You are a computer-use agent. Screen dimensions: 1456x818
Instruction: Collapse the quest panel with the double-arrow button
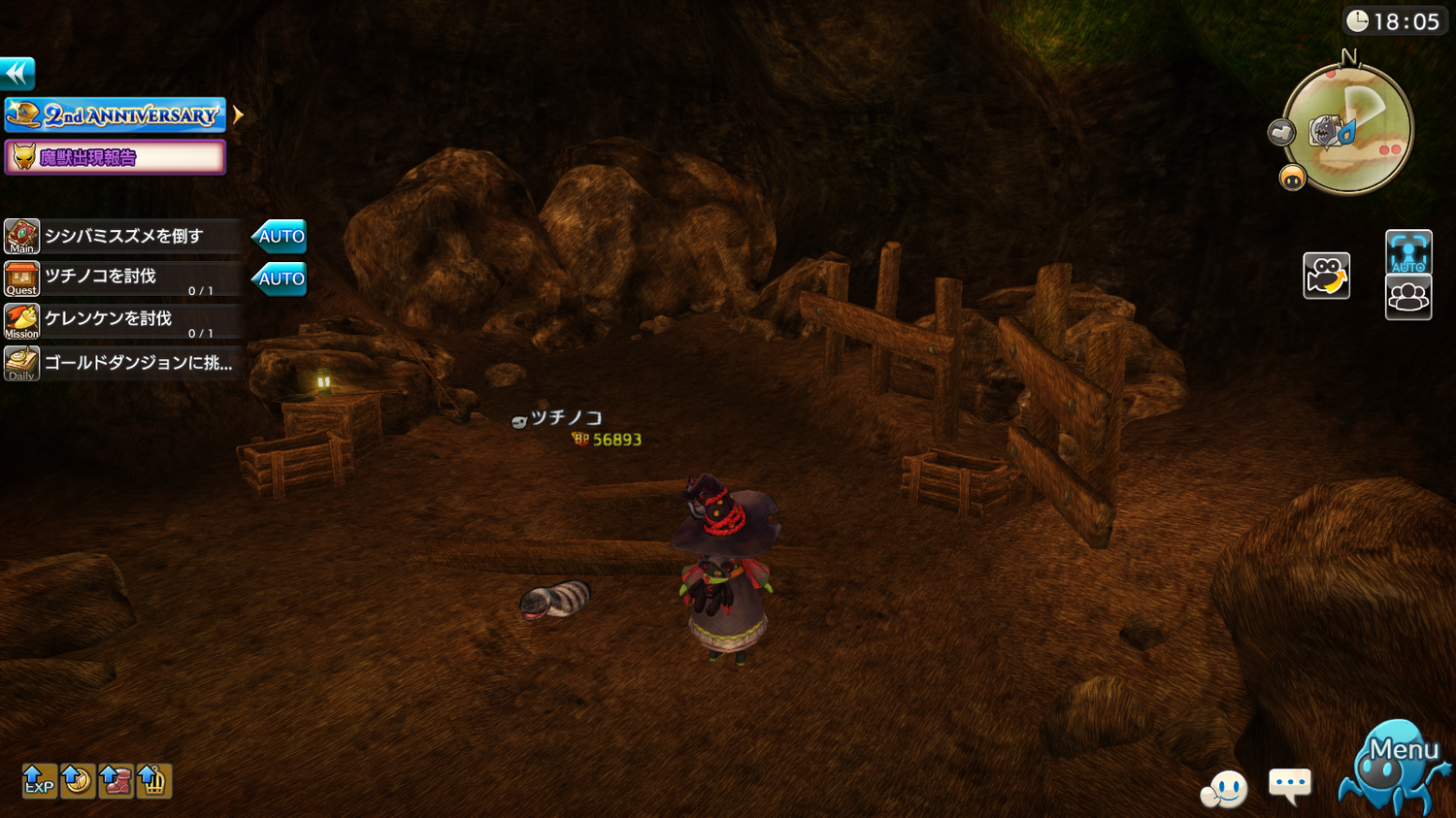pyautogui.click(x=17, y=74)
